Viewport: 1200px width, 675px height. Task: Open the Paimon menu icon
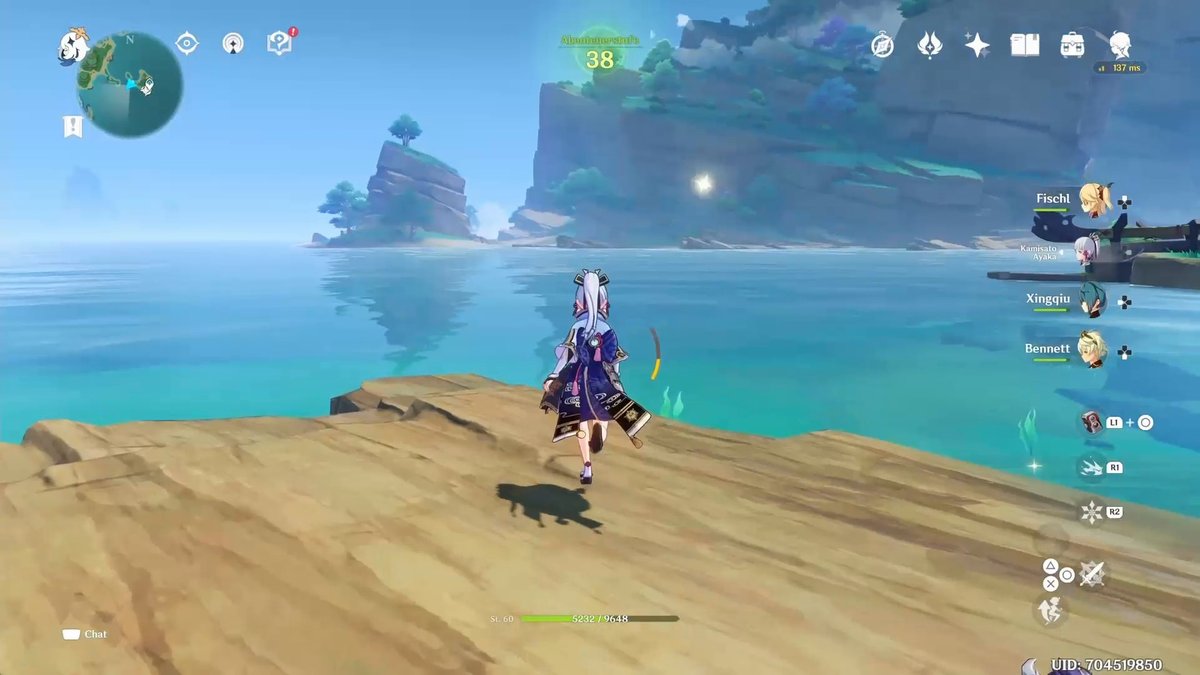[73, 46]
